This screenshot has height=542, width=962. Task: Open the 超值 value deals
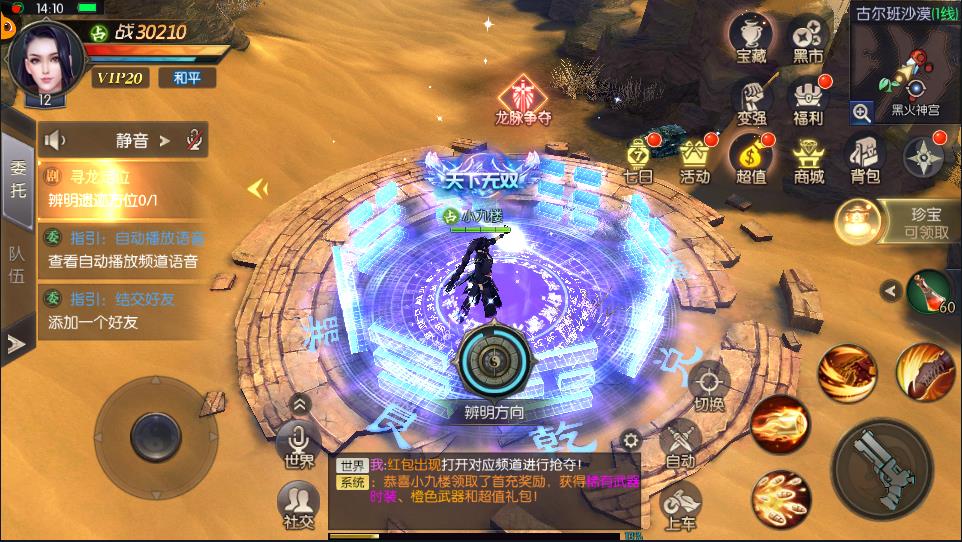pyautogui.click(x=750, y=159)
